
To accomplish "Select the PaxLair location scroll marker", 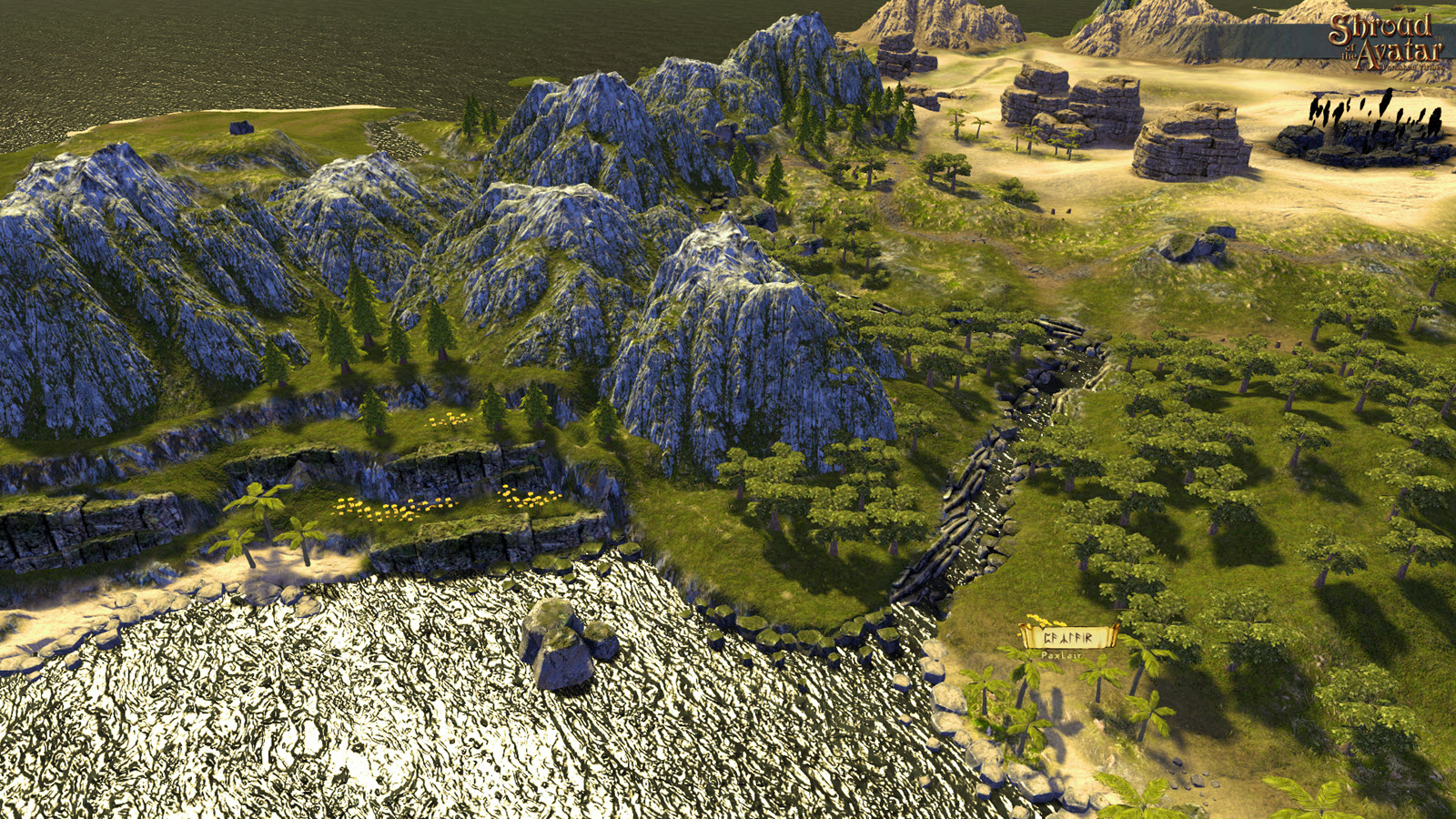I will (1067, 637).
